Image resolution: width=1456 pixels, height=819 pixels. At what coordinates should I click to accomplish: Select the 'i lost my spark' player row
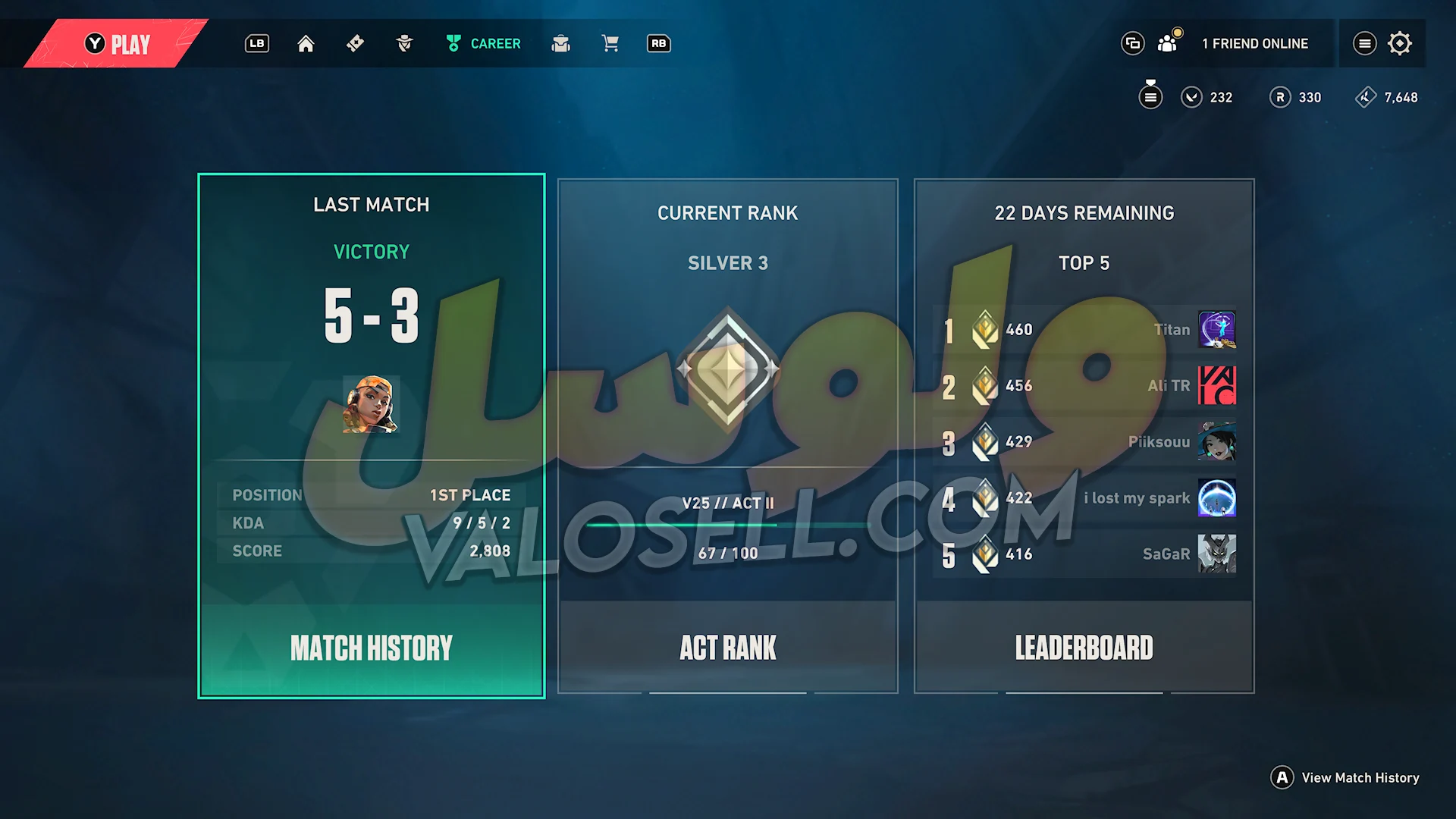[1084, 498]
